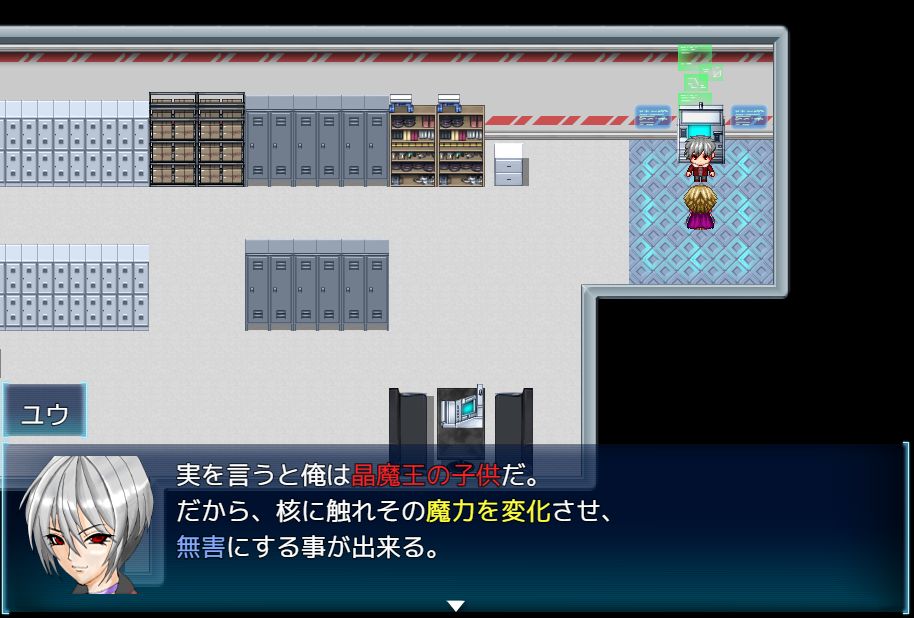Advance dialogue with the white arrow indicator
This screenshot has height=618, width=914.
click(456, 605)
